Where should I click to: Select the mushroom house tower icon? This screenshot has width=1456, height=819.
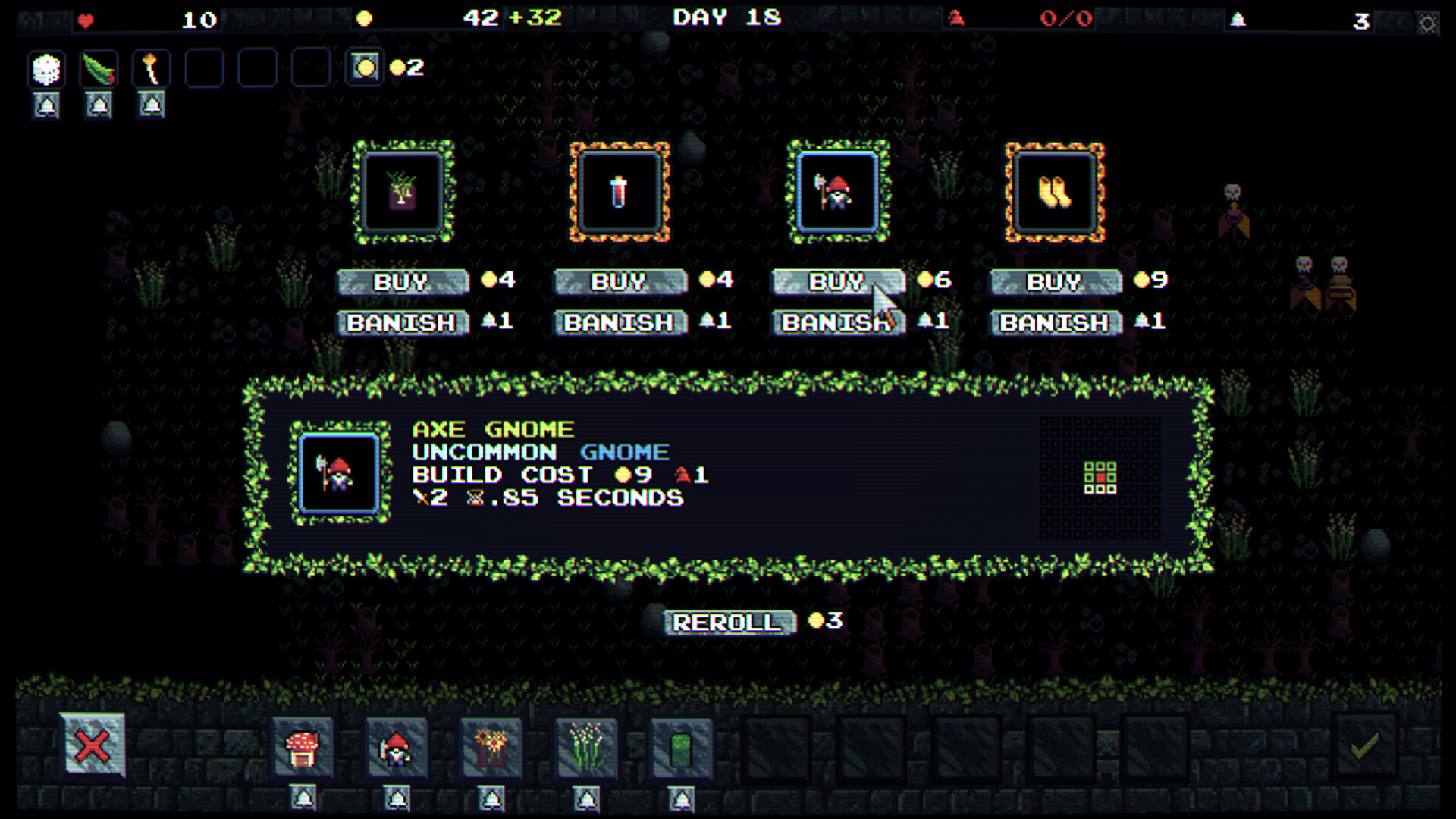click(303, 749)
